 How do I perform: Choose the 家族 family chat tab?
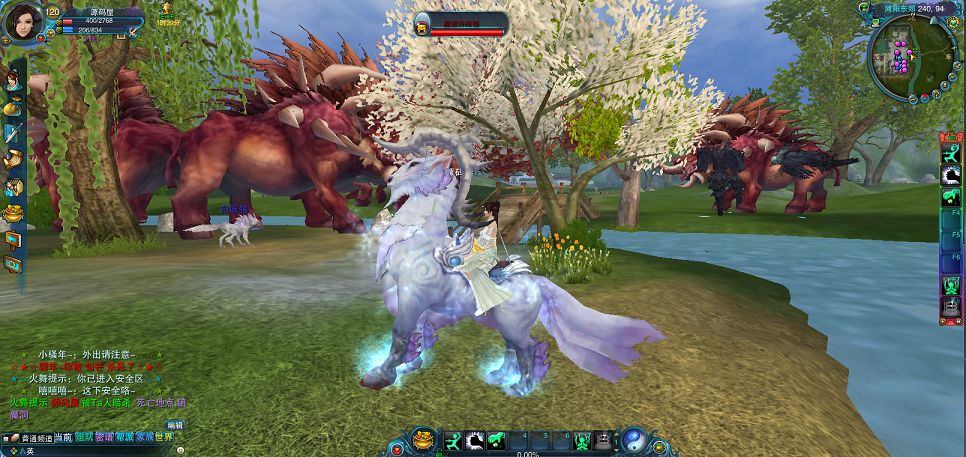click(146, 438)
